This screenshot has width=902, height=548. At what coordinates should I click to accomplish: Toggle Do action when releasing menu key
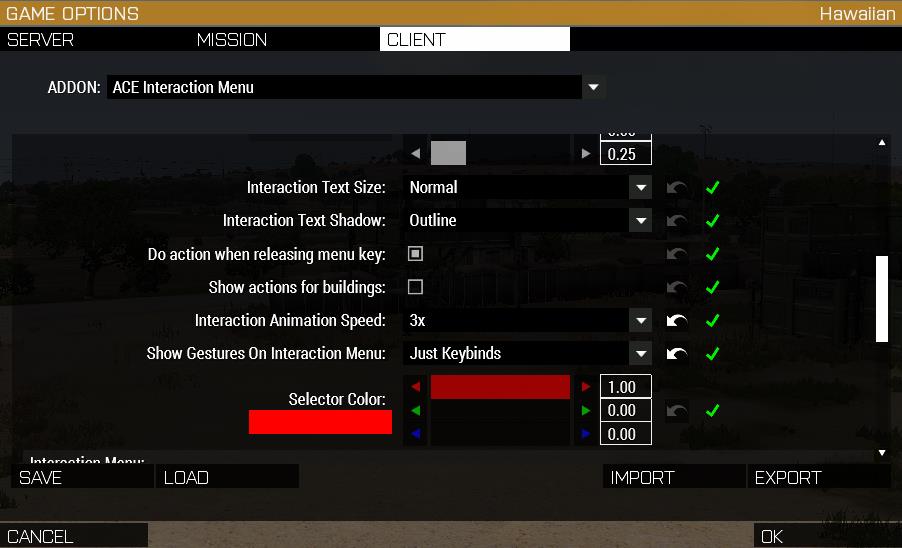(x=416, y=254)
